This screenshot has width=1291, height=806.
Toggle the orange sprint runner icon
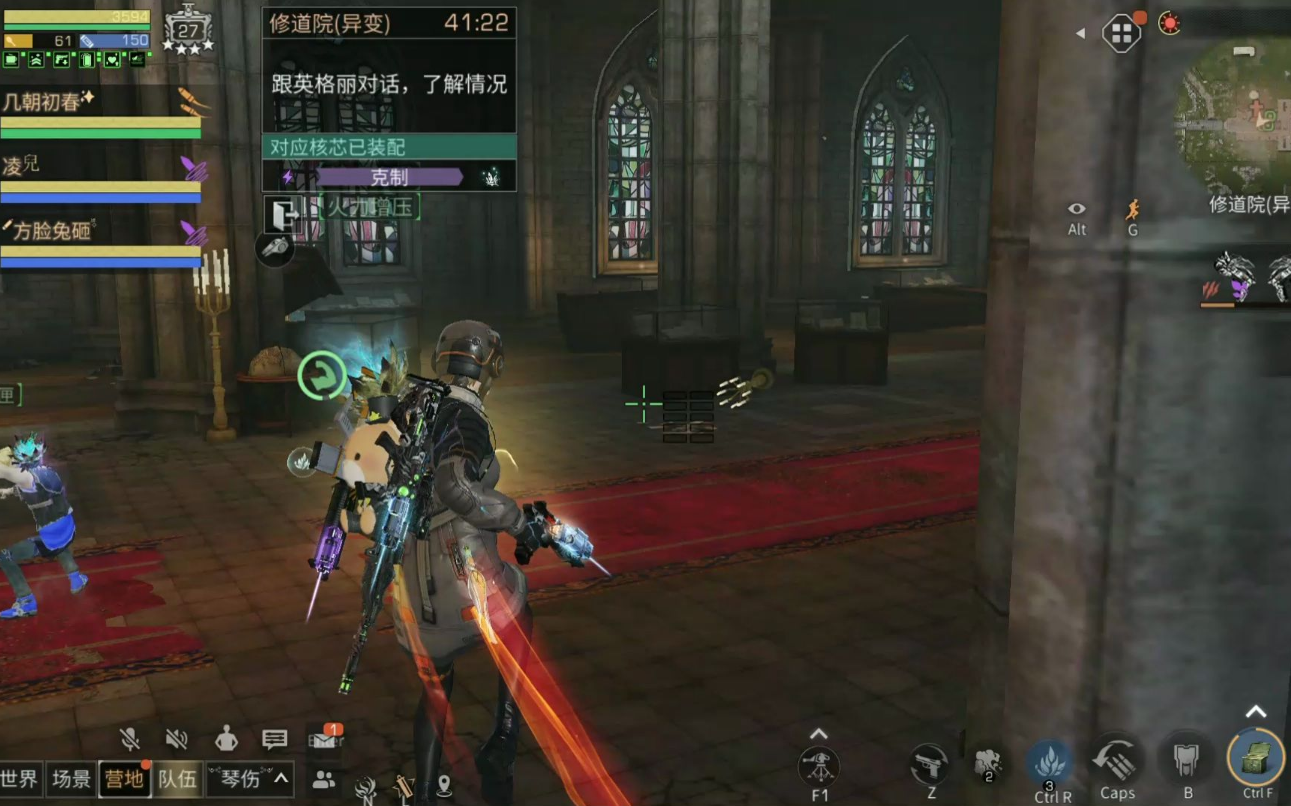1132,209
